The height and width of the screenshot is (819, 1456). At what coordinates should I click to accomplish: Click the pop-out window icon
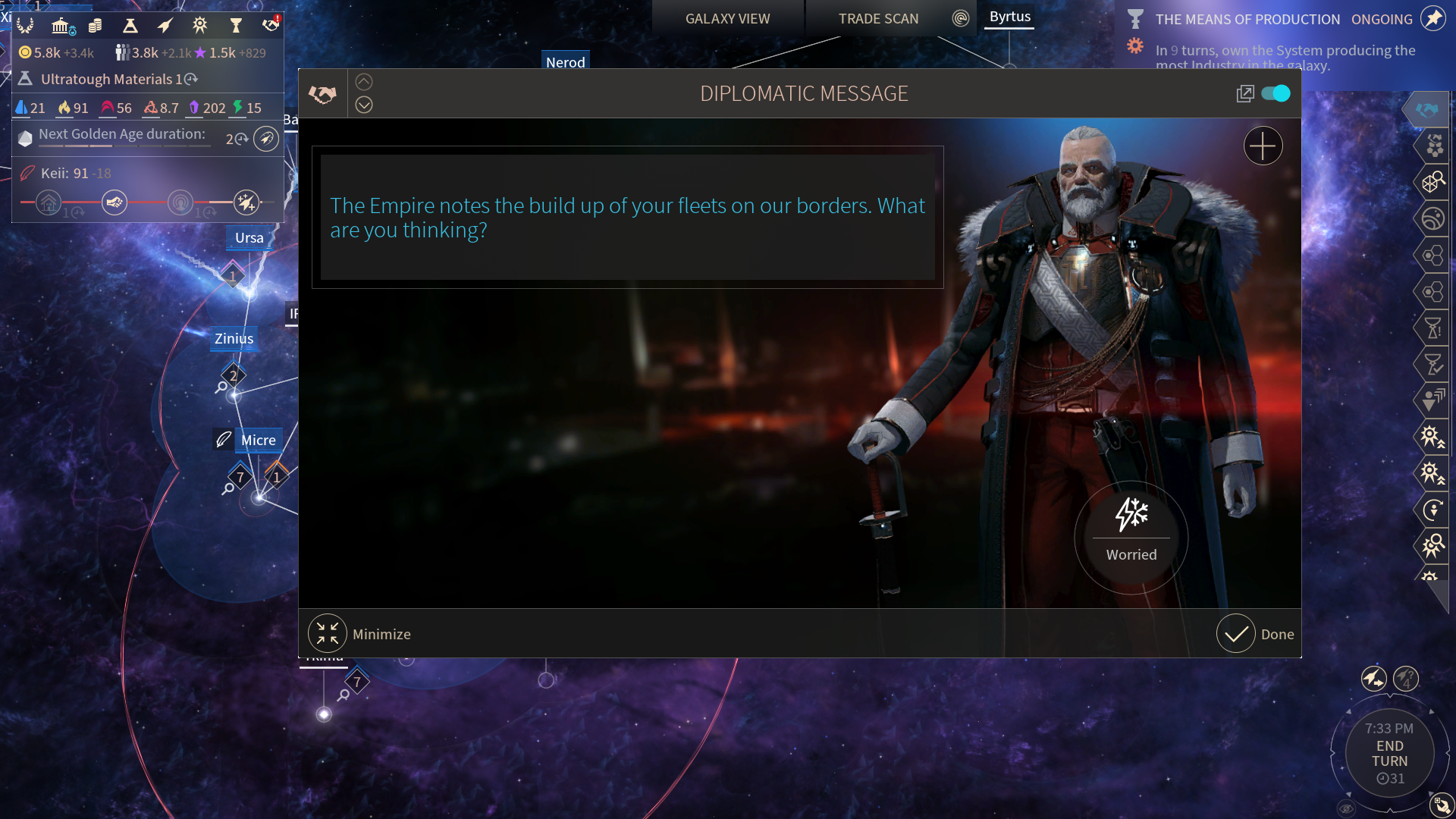[x=1244, y=93]
